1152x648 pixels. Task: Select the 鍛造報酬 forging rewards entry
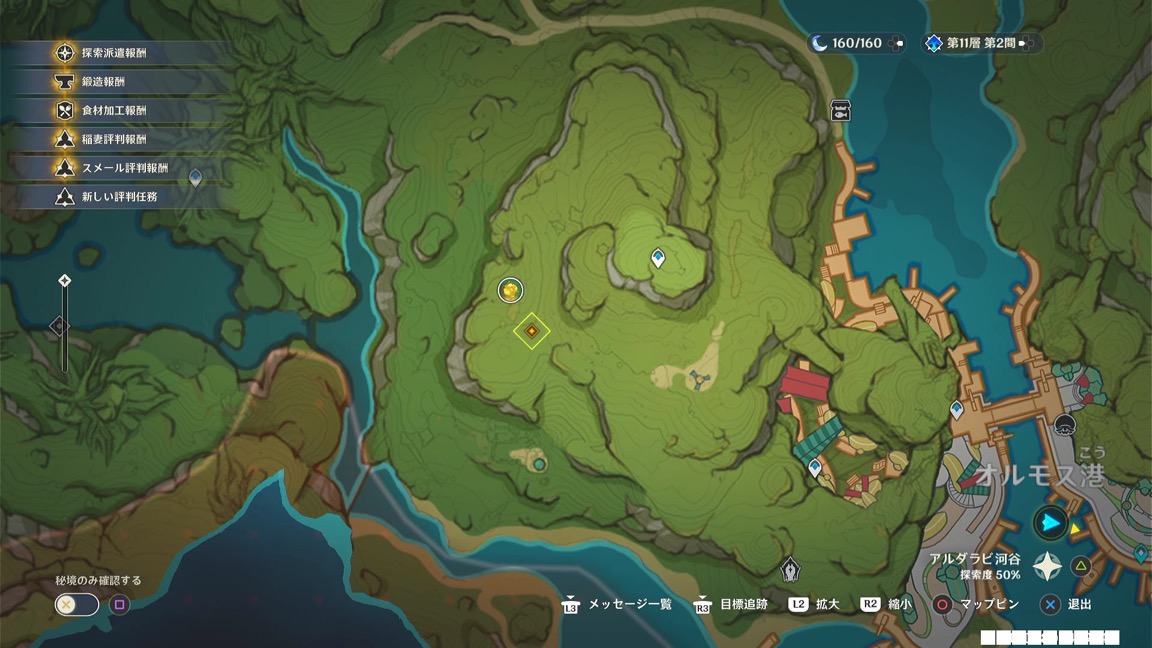103,82
